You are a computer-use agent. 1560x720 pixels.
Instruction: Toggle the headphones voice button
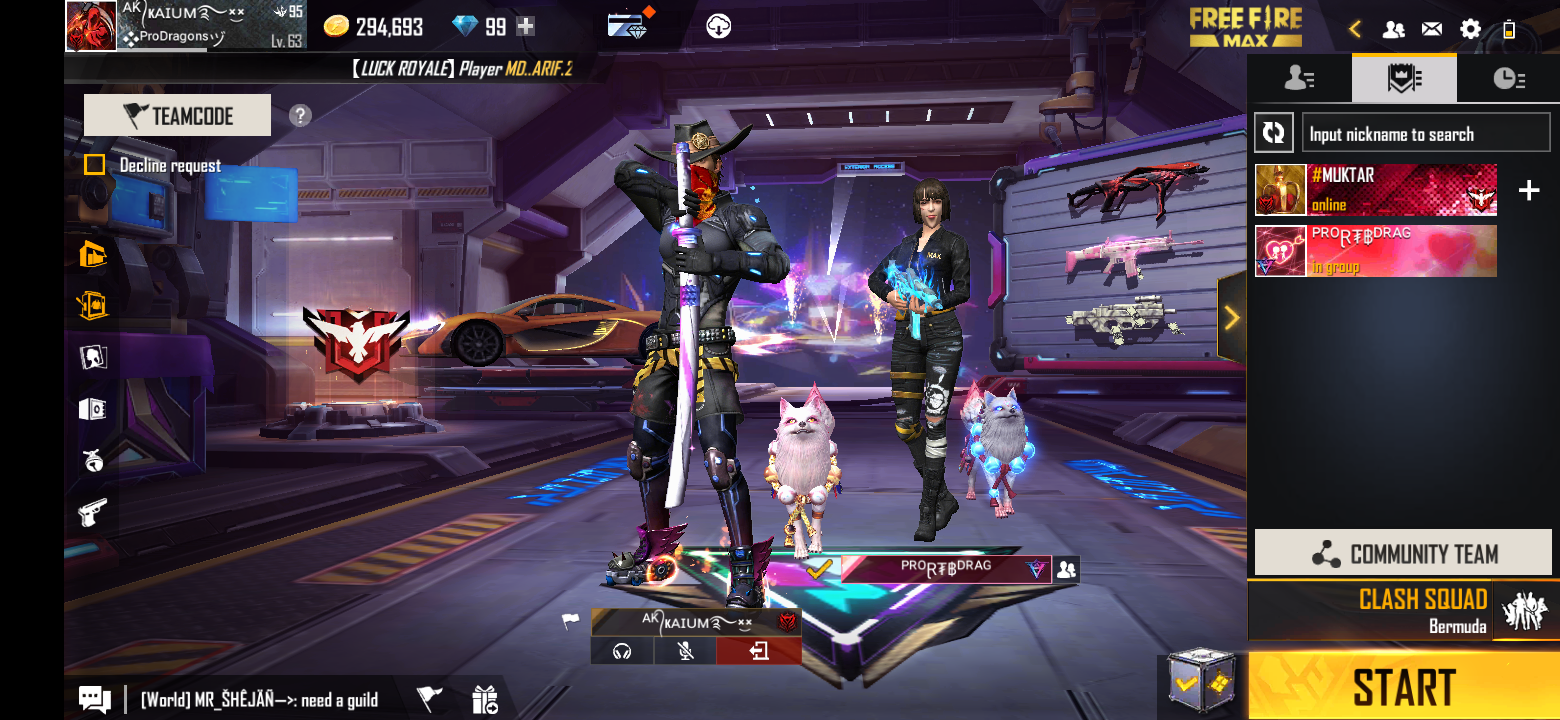(x=622, y=652)
